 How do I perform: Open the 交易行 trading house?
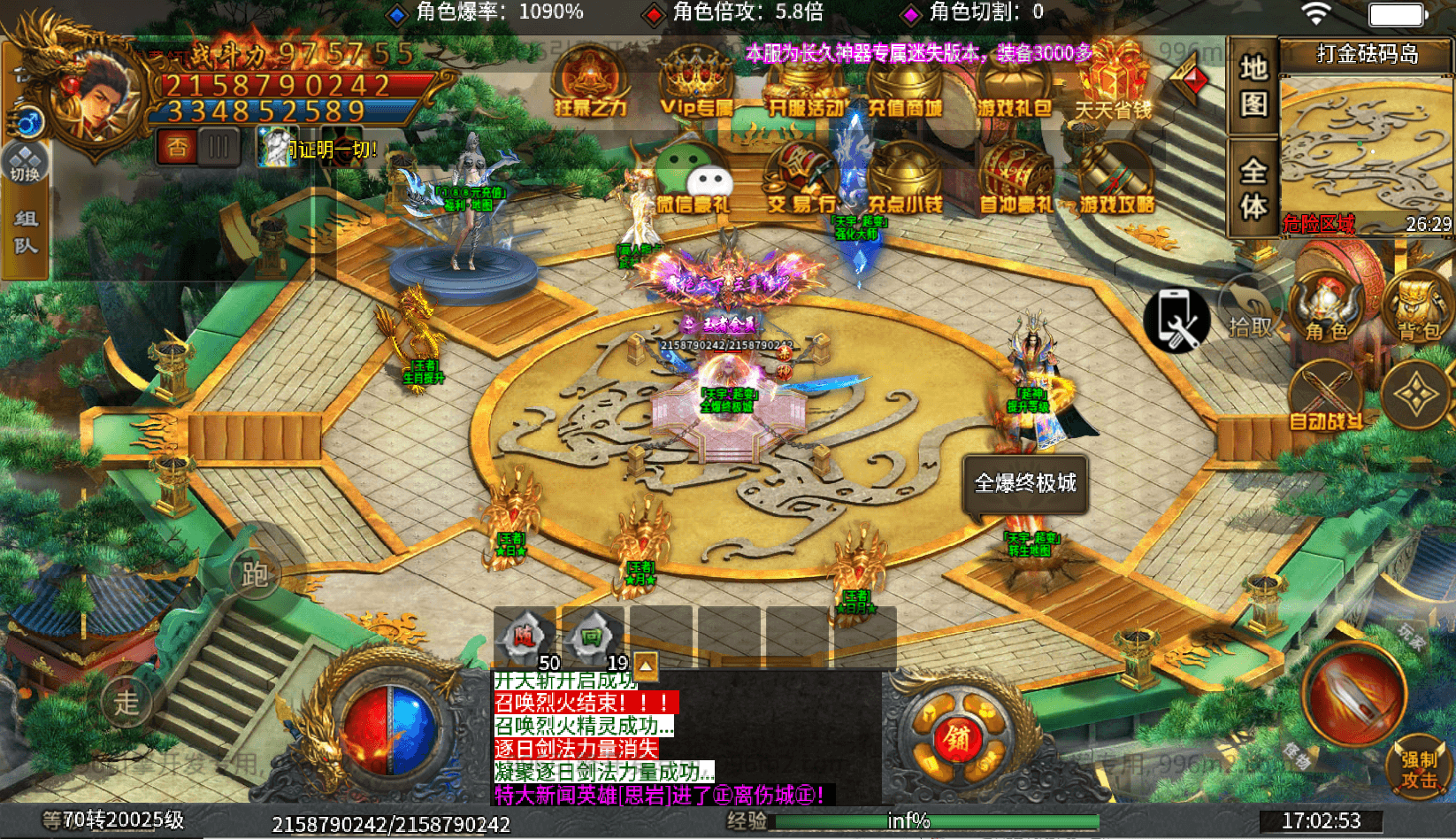tap(797, 177)
